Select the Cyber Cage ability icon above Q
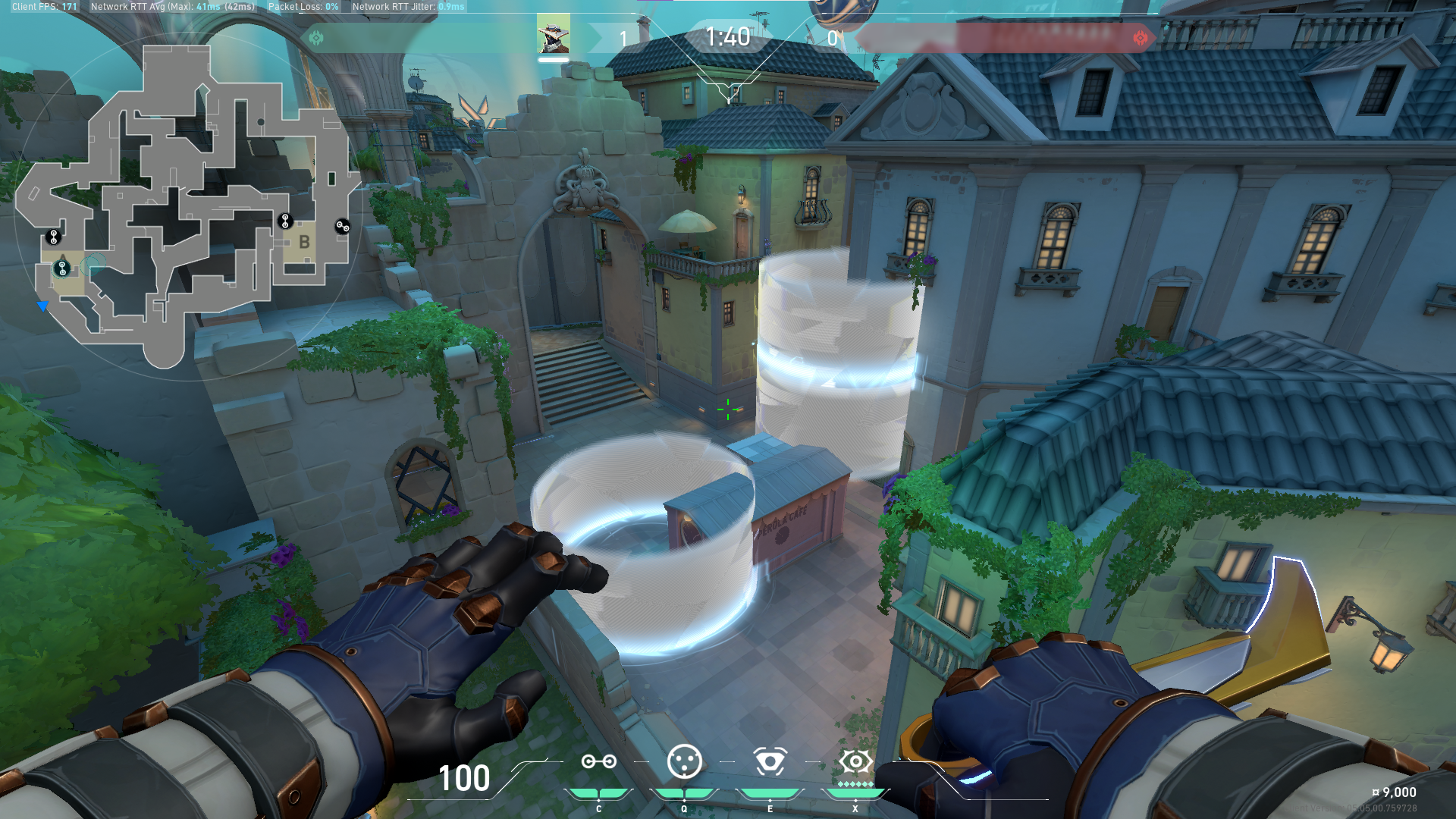1456x819 pixels. (685, 761)
